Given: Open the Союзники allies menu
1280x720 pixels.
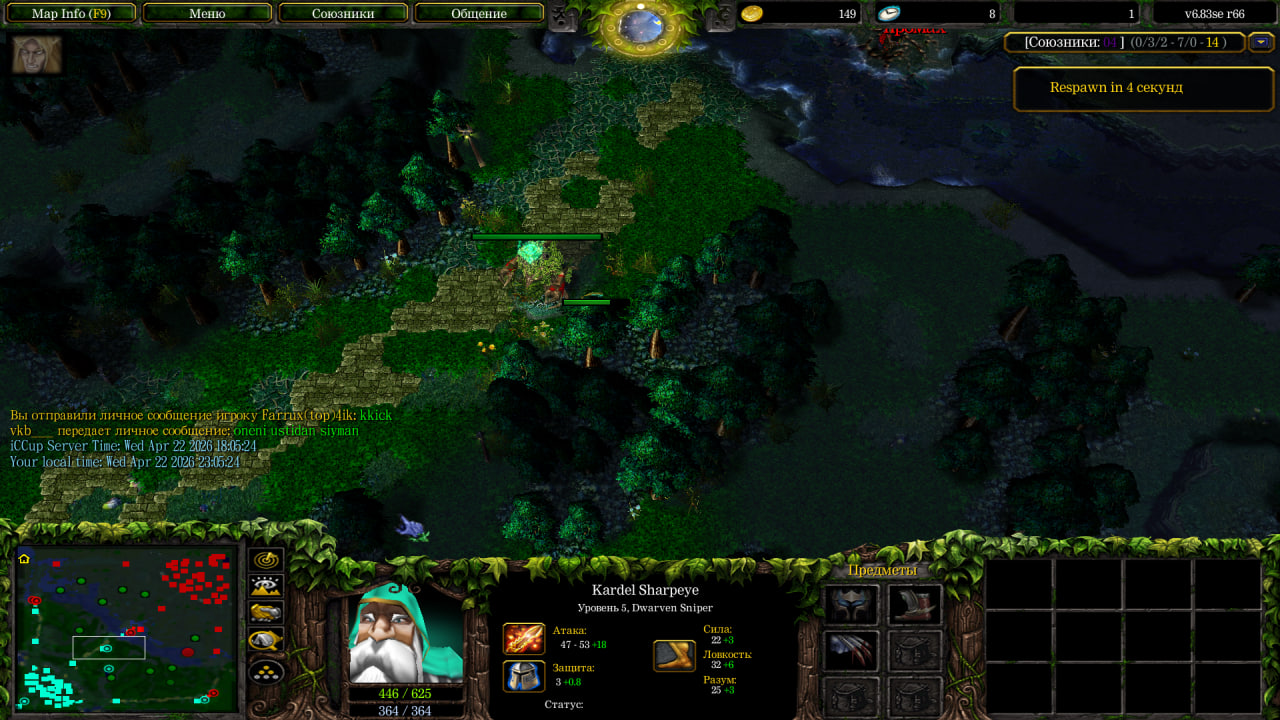Looking at the screenshot, I should point(343,14).
